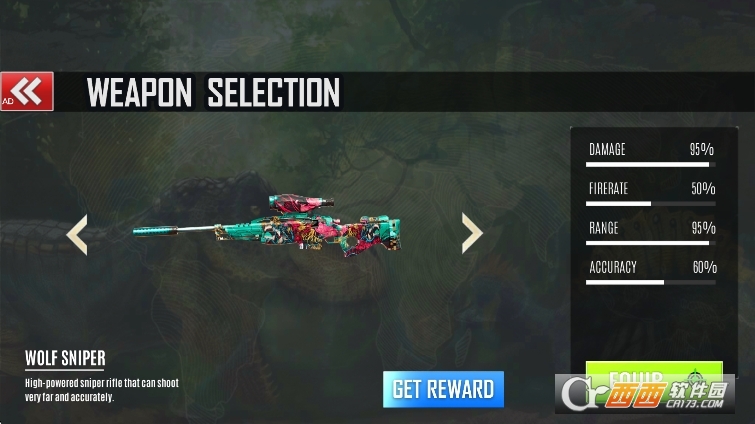Show the next weapon with right arrow
755x424 pixels.
472,232
